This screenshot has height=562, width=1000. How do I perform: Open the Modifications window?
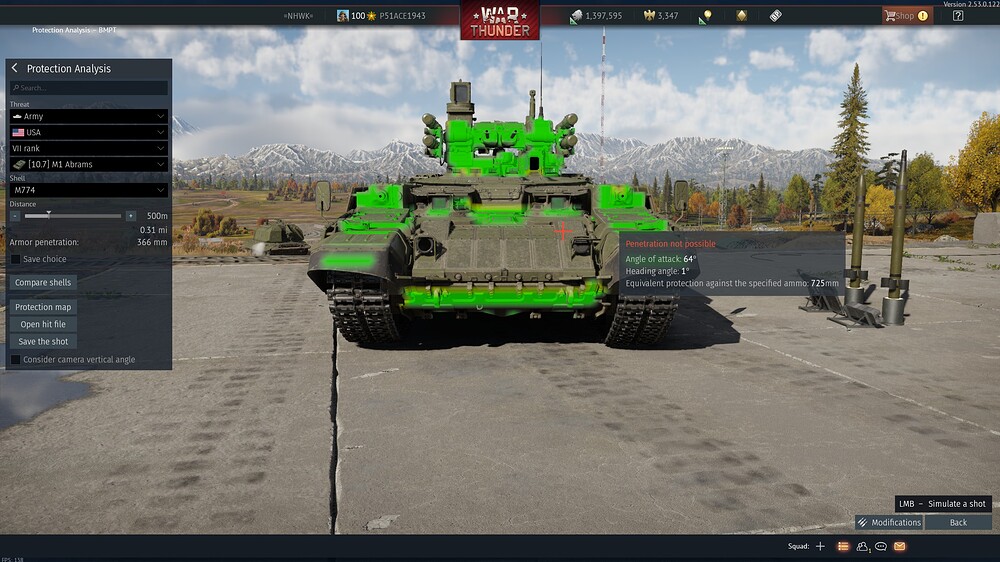[889, 522]
